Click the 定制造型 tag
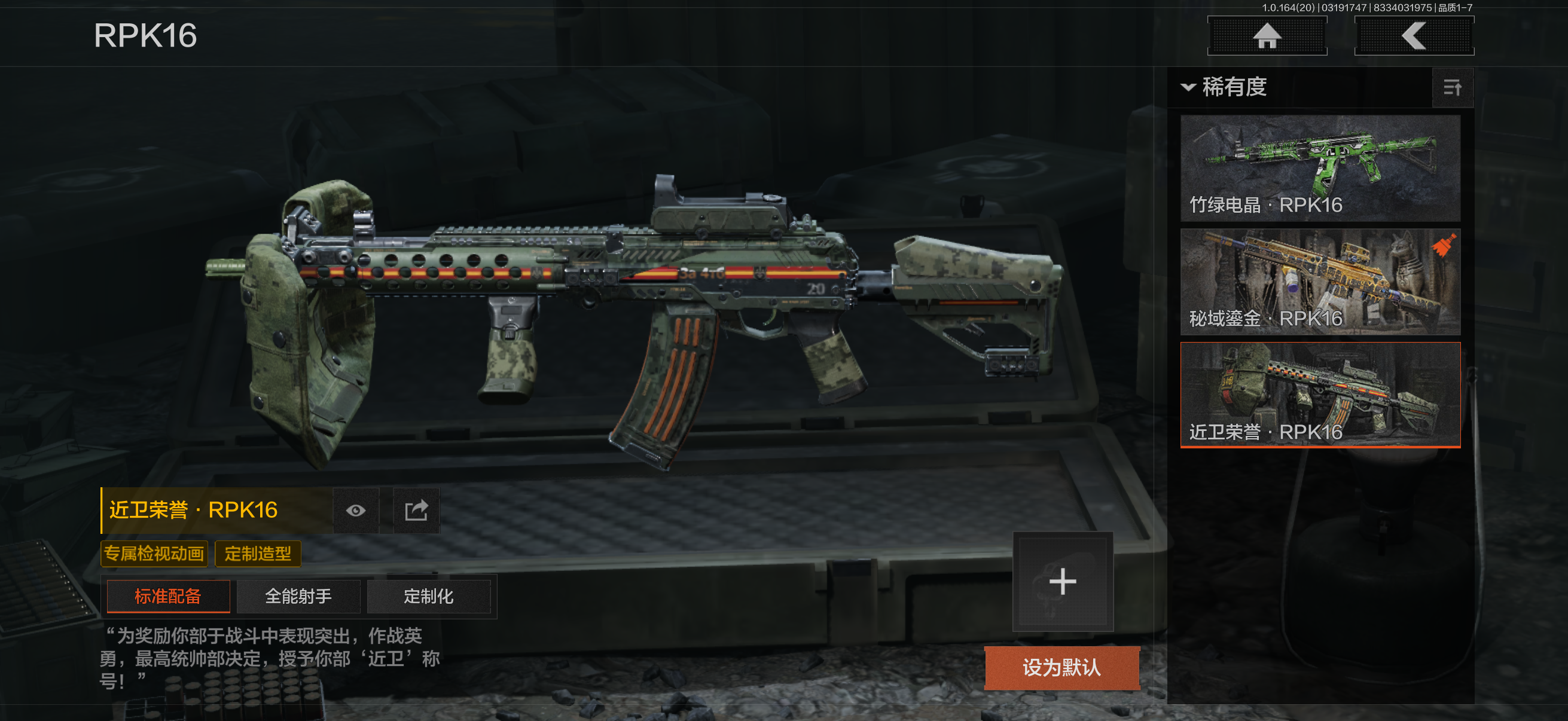The width and height of the screenshot is (1568, 721). pyautogui.click(x=258, y=554)
